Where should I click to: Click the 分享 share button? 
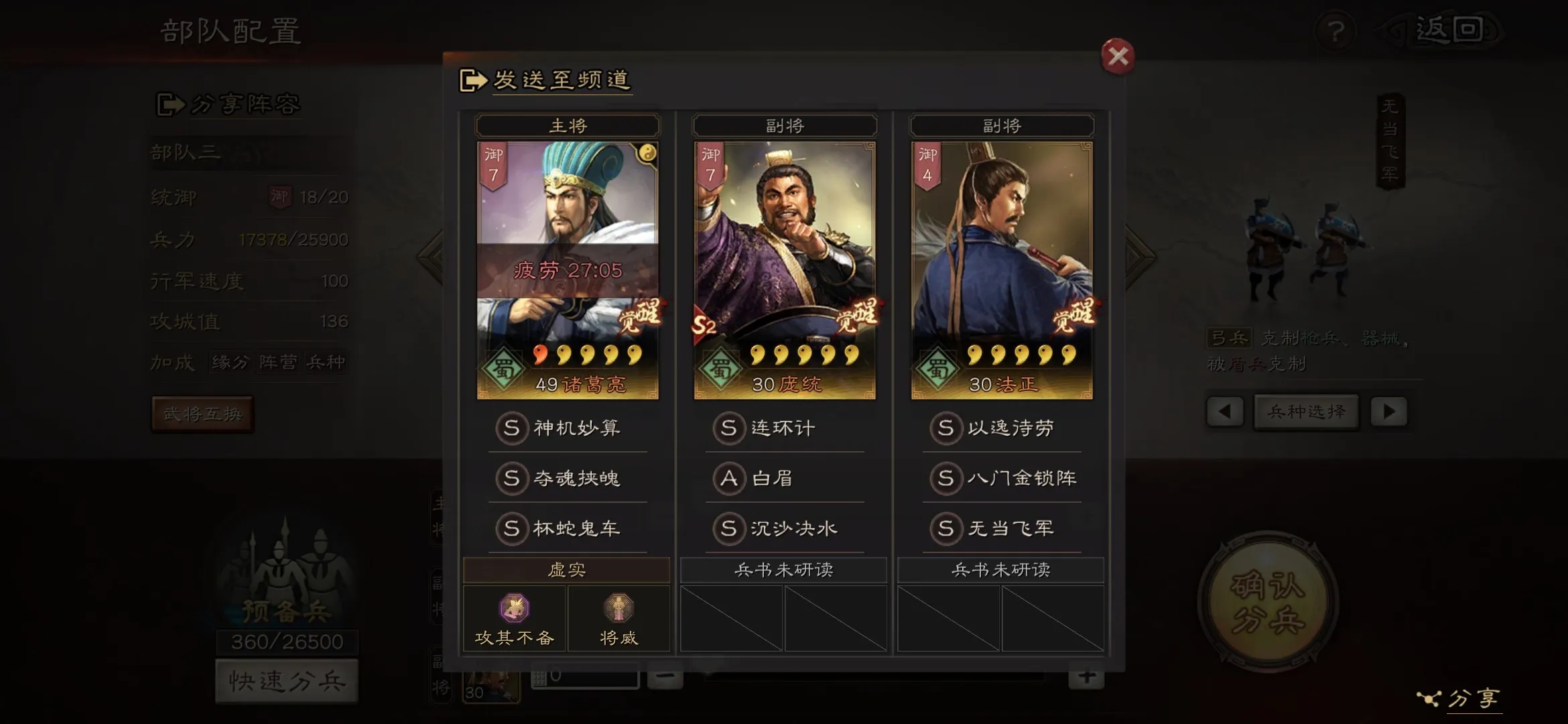coord(1461,699)
